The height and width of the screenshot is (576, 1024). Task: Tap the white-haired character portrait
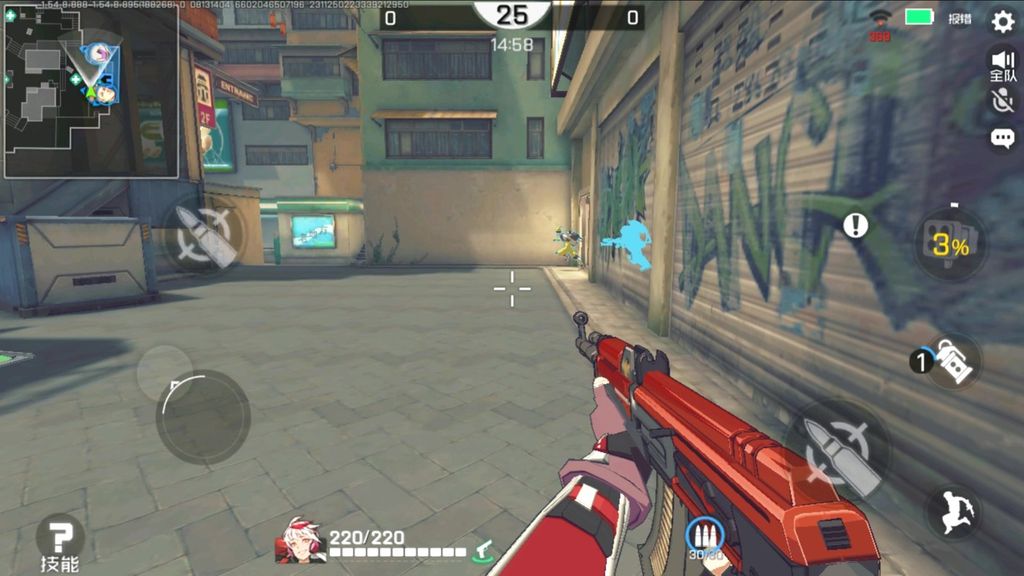coord(300,541)
